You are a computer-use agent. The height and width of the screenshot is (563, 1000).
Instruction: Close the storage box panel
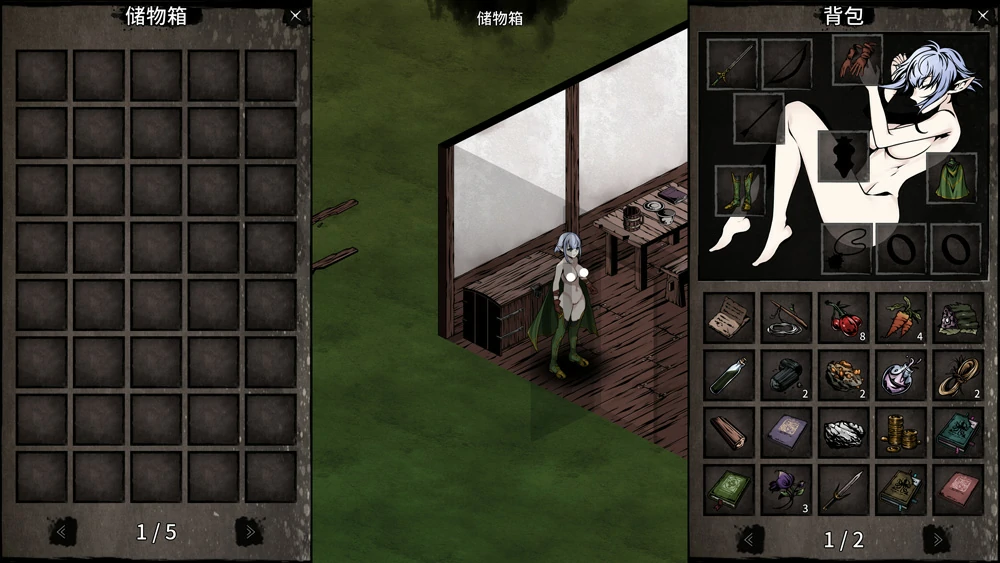(x=295, y=16)
